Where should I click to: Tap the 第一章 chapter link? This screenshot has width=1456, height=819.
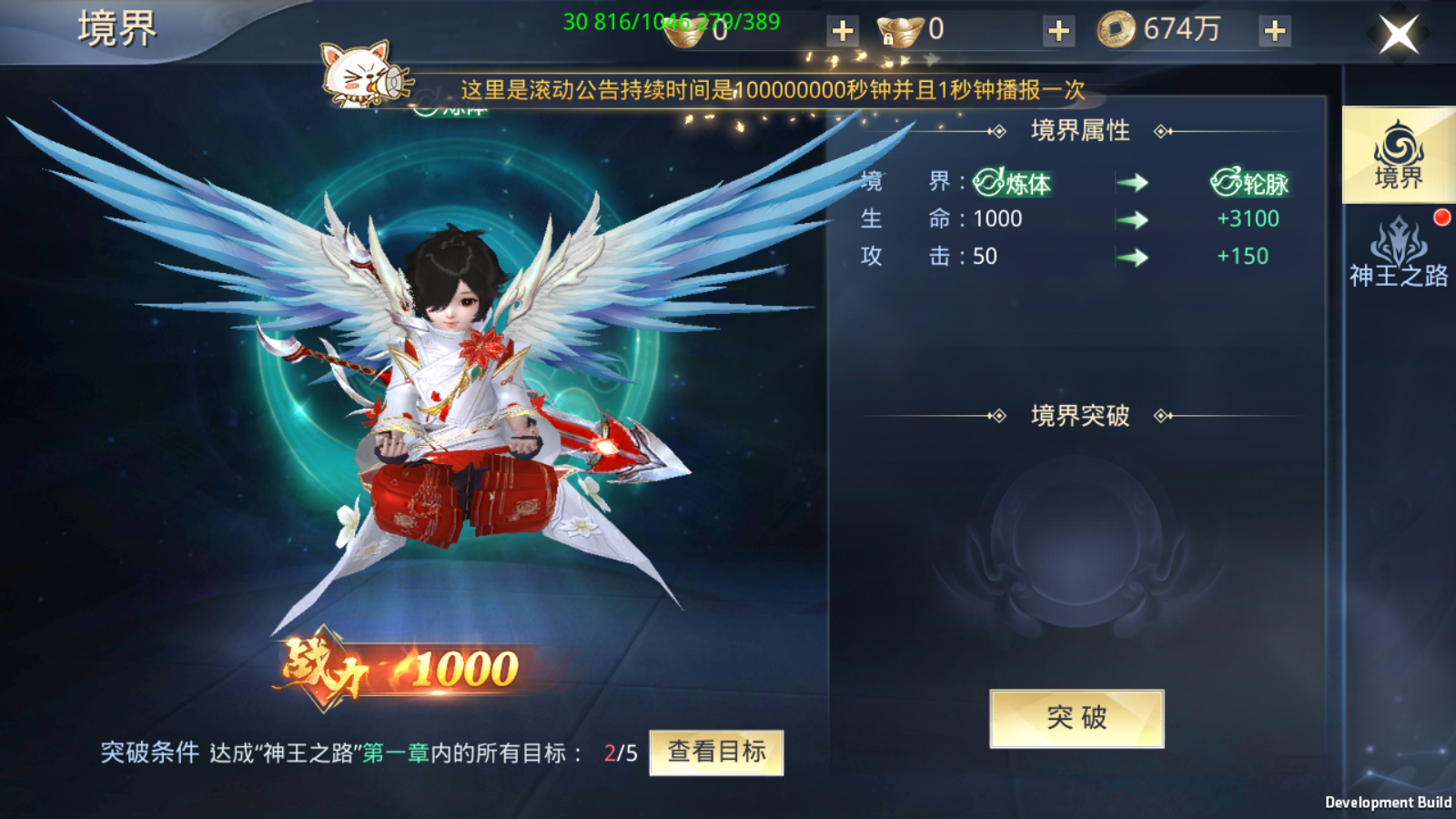pyautogui.click(x=396, y=753)
